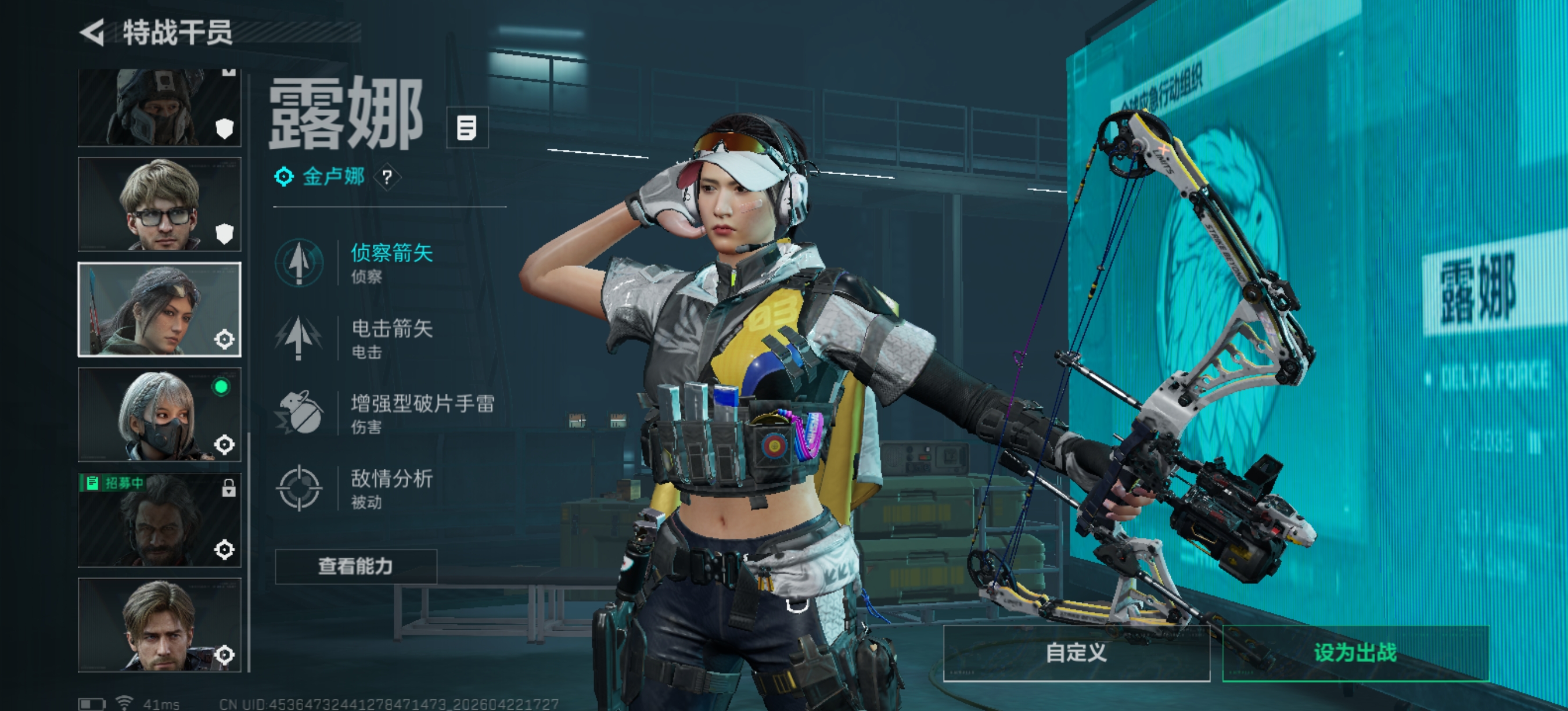Open the 自定义 customize menu

[x=1076, y=652]
